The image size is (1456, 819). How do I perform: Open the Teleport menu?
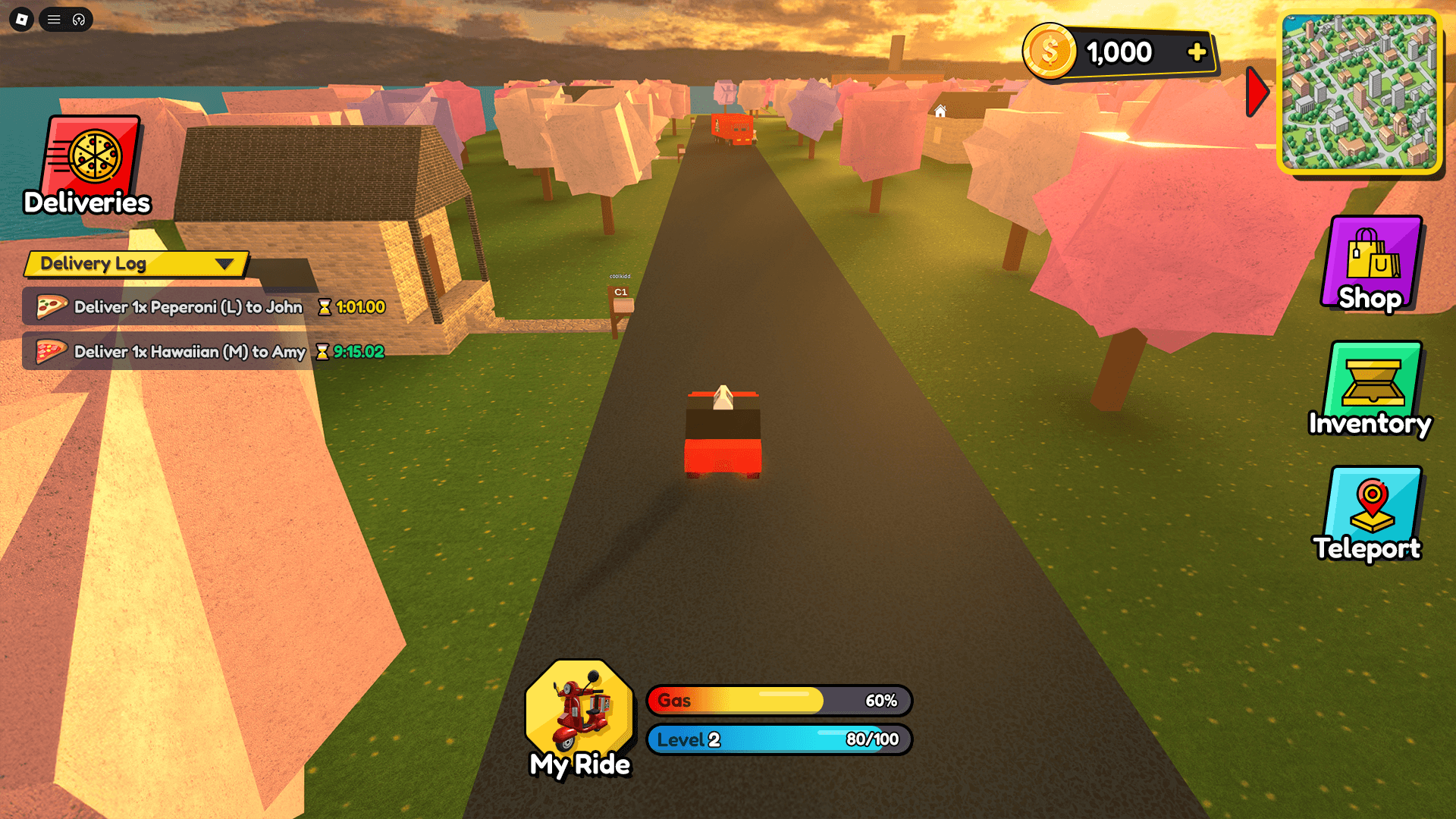coord(1371,513)
